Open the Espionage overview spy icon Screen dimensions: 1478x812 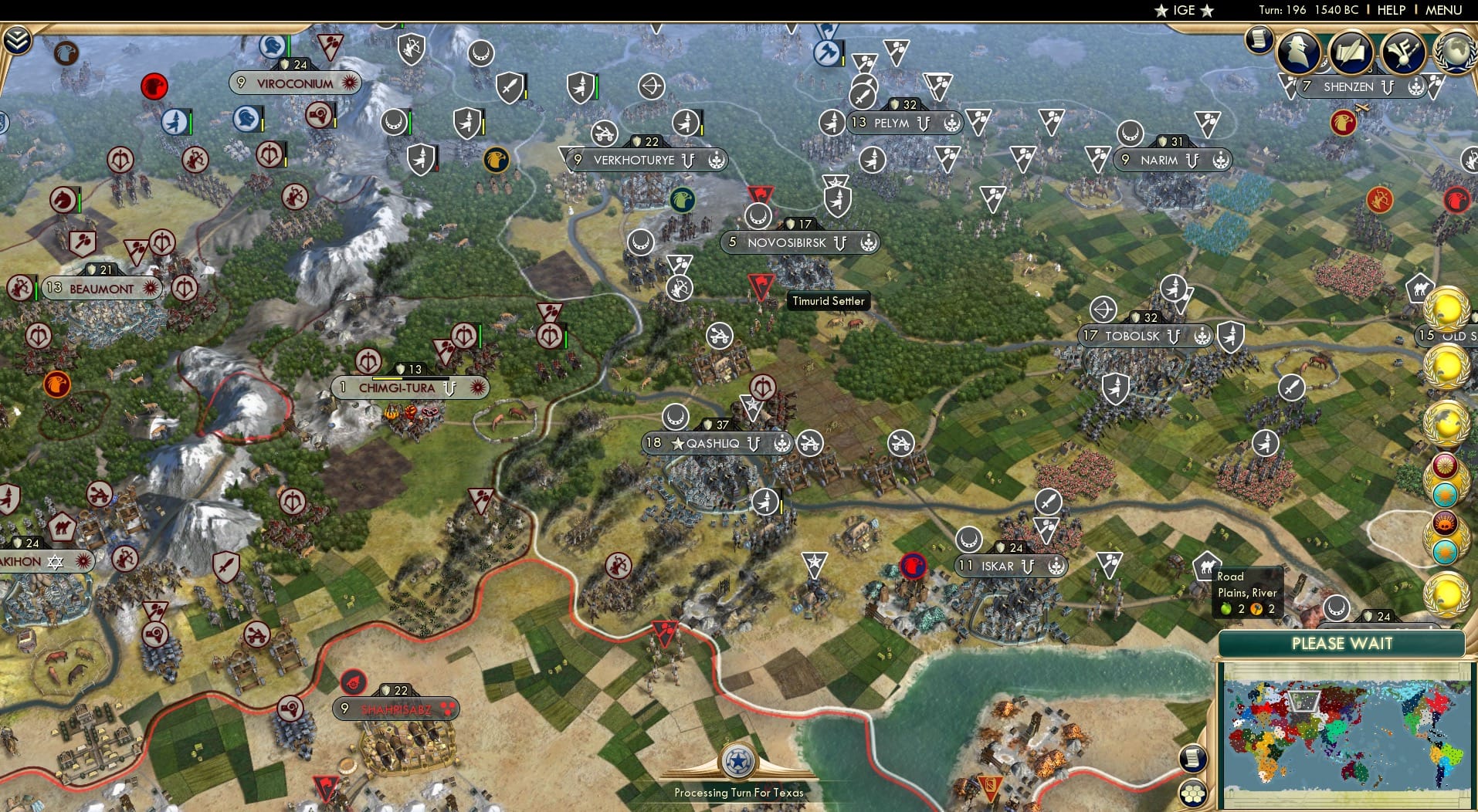pos(1298,52)
